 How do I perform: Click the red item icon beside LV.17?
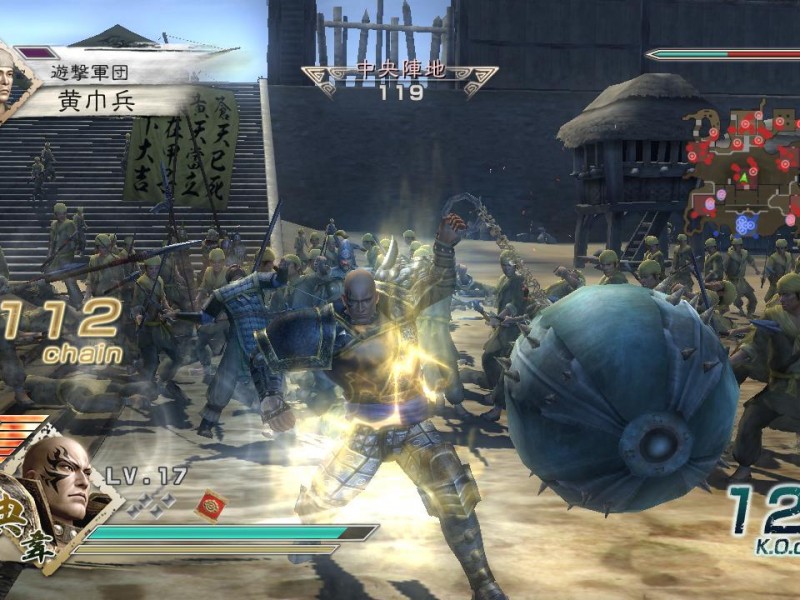[210, 504]
